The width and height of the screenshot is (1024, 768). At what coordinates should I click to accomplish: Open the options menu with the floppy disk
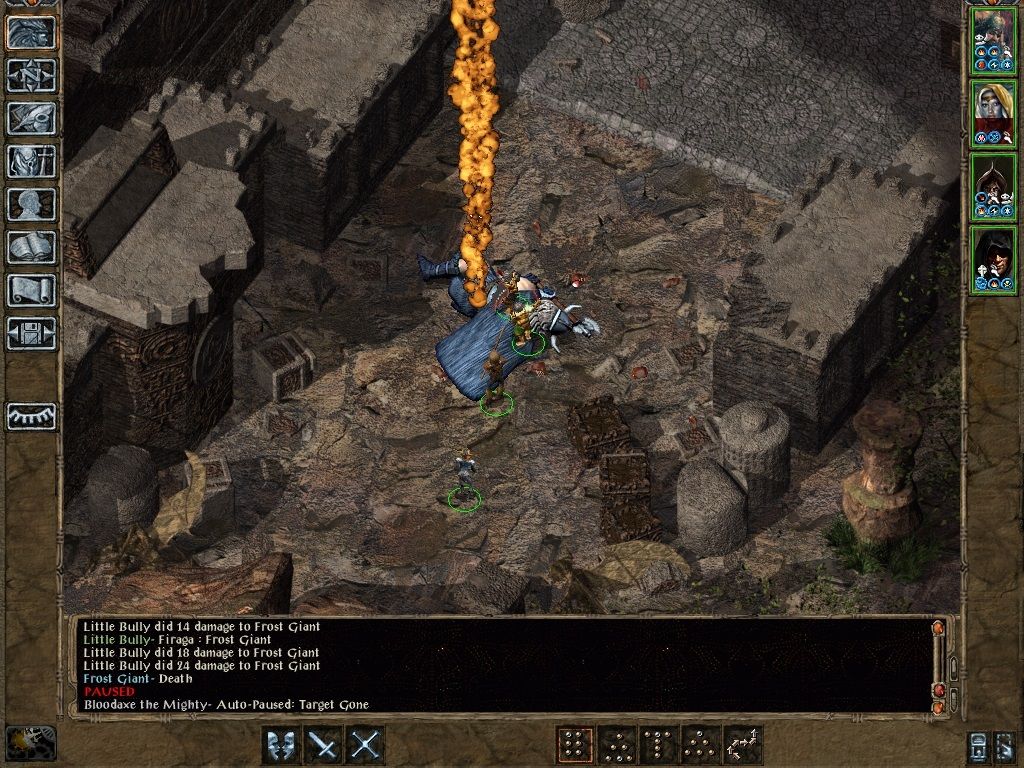[x=31, y=333]
